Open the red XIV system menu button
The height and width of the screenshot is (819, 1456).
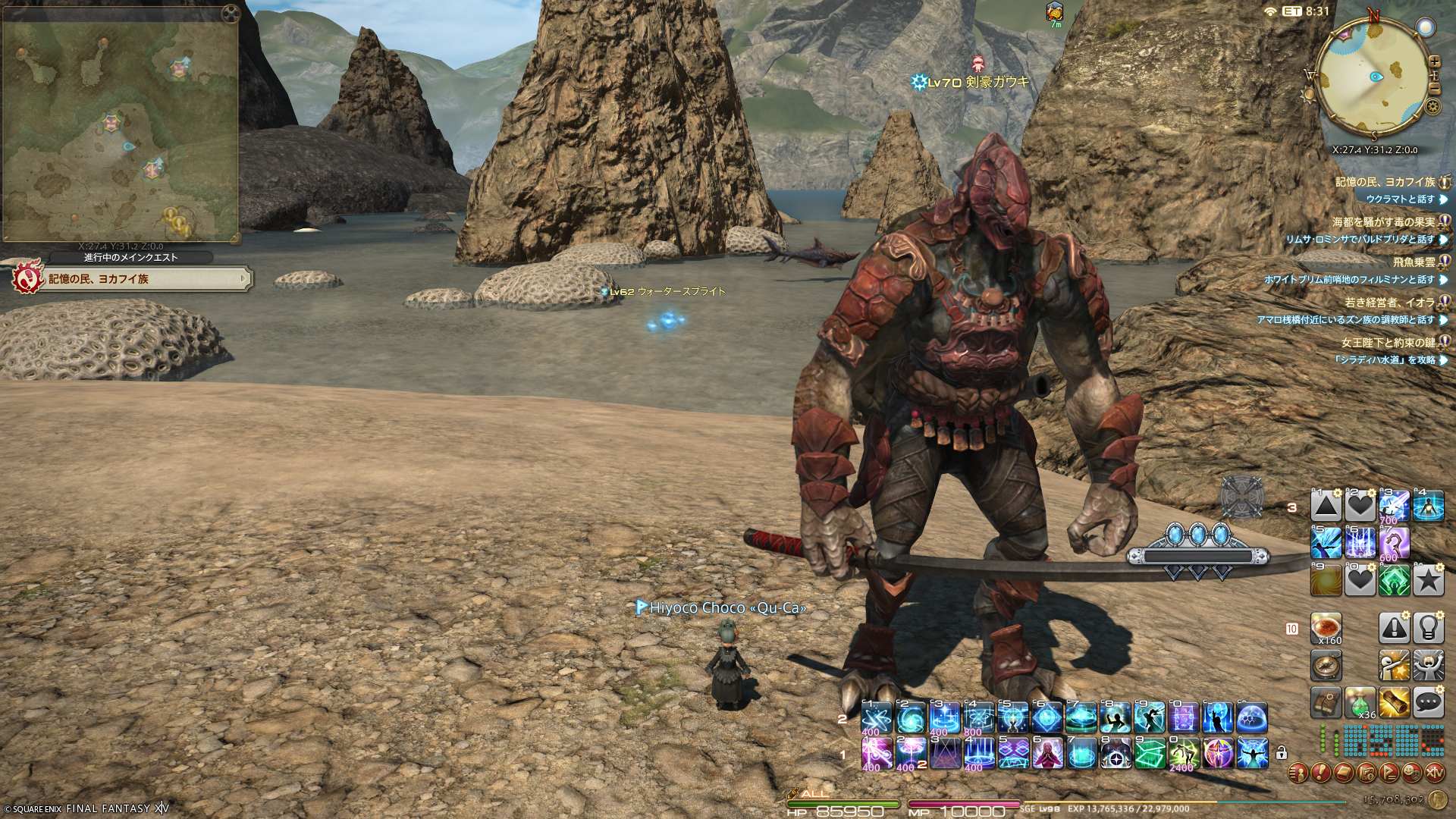pyautogui.click(x=1434, y=773)
